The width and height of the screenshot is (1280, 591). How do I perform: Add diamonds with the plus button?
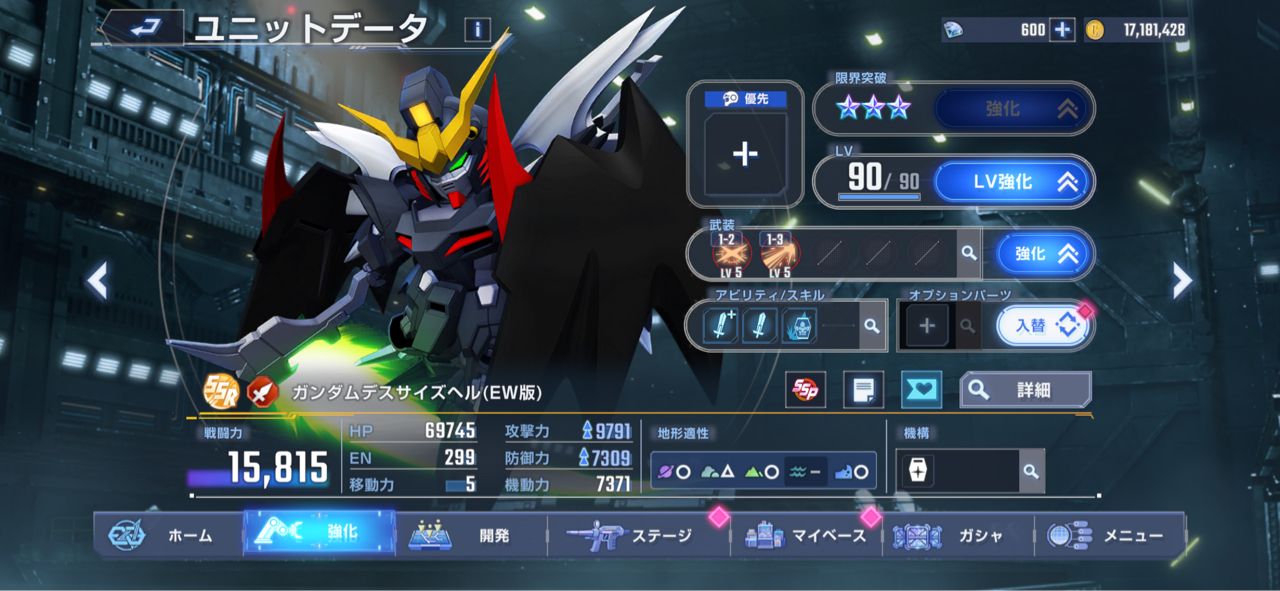(x=1062, y=30)
